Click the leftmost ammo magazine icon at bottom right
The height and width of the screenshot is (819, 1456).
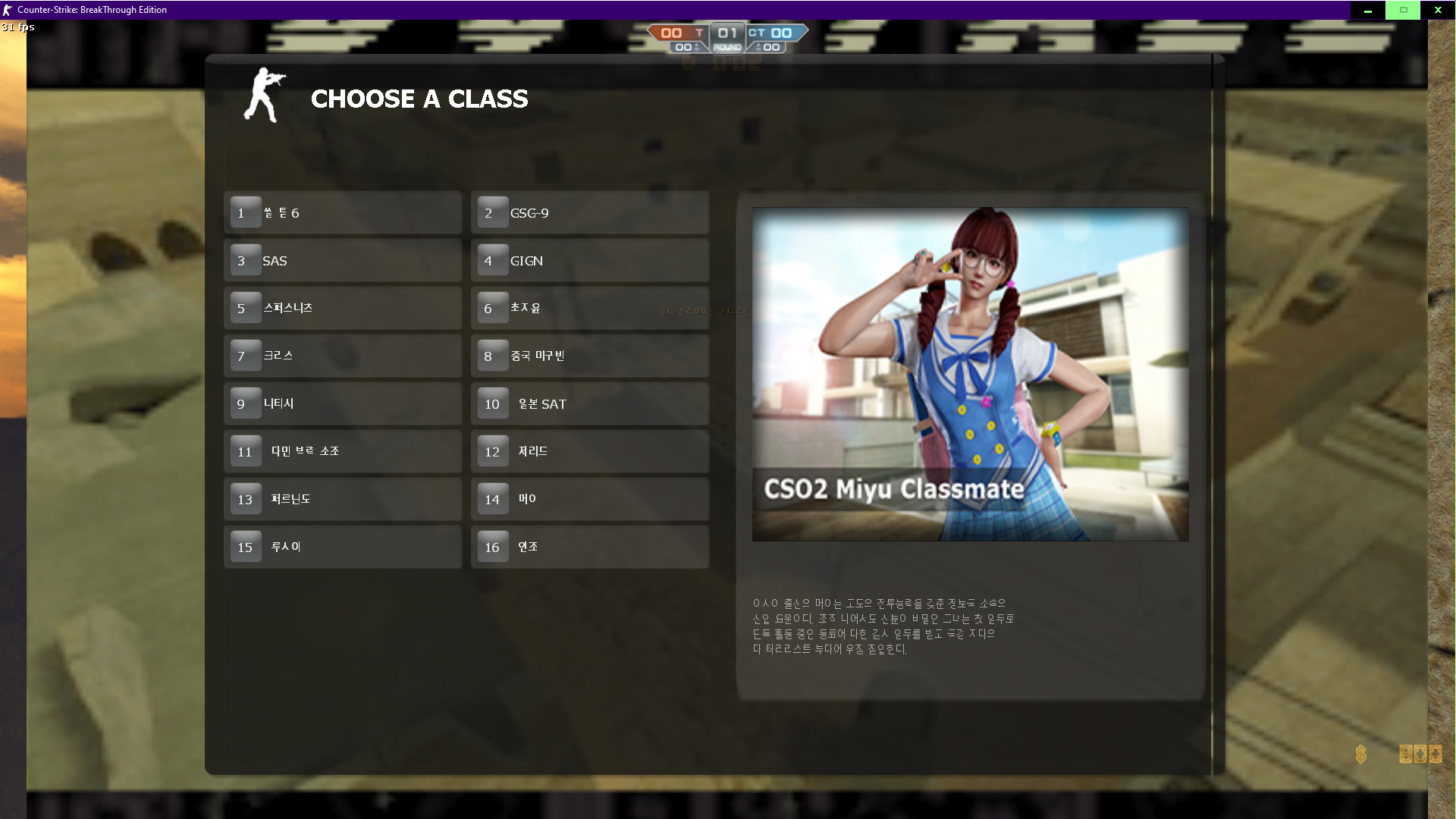(x=1404, y=755)
